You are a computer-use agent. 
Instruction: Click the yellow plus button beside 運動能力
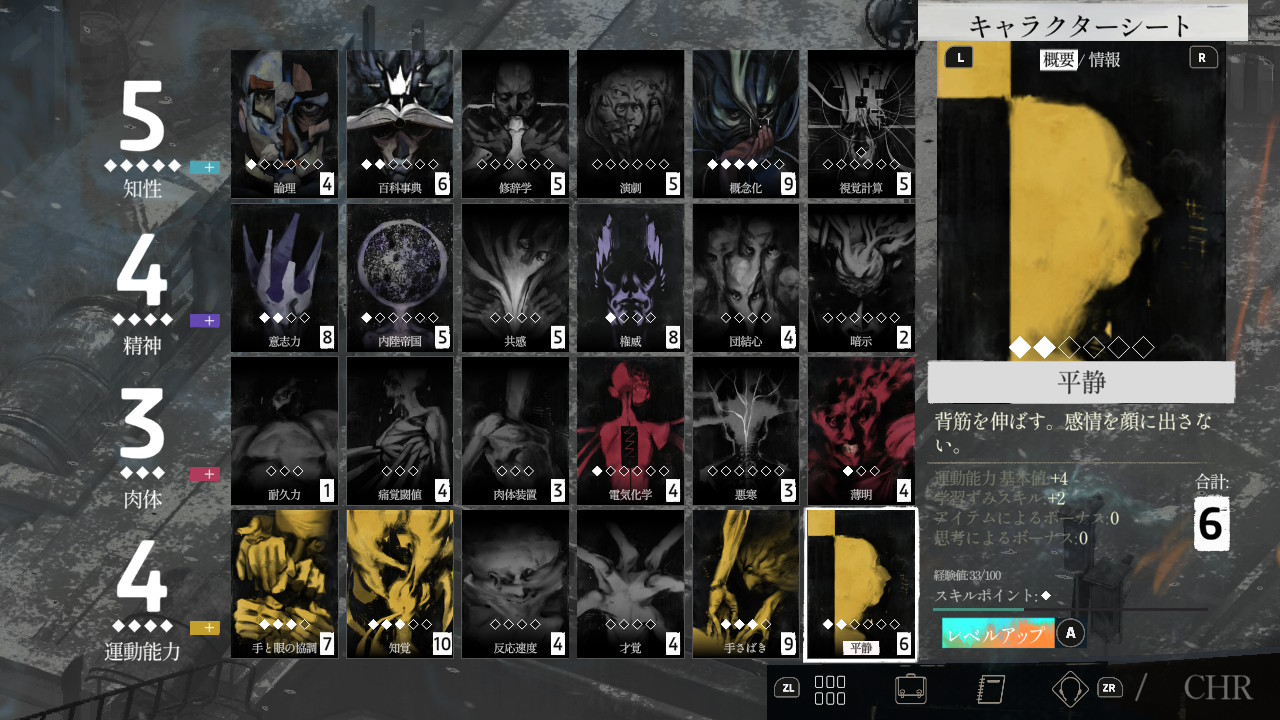(x=205, y=628)
